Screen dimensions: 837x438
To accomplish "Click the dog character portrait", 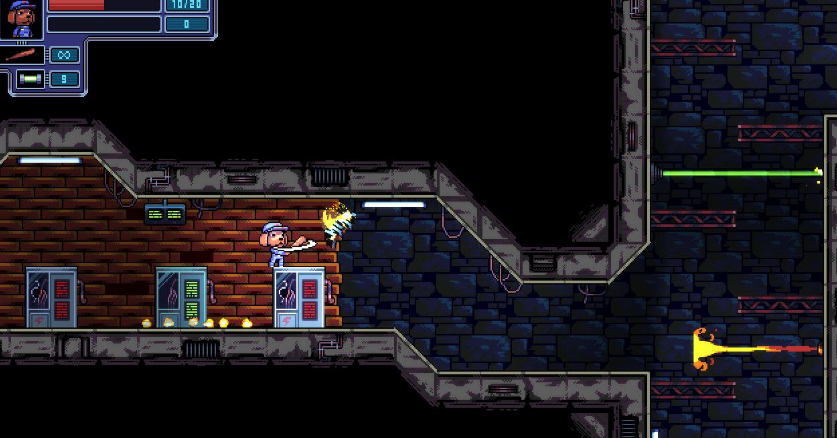I will [x=22, y=19].
